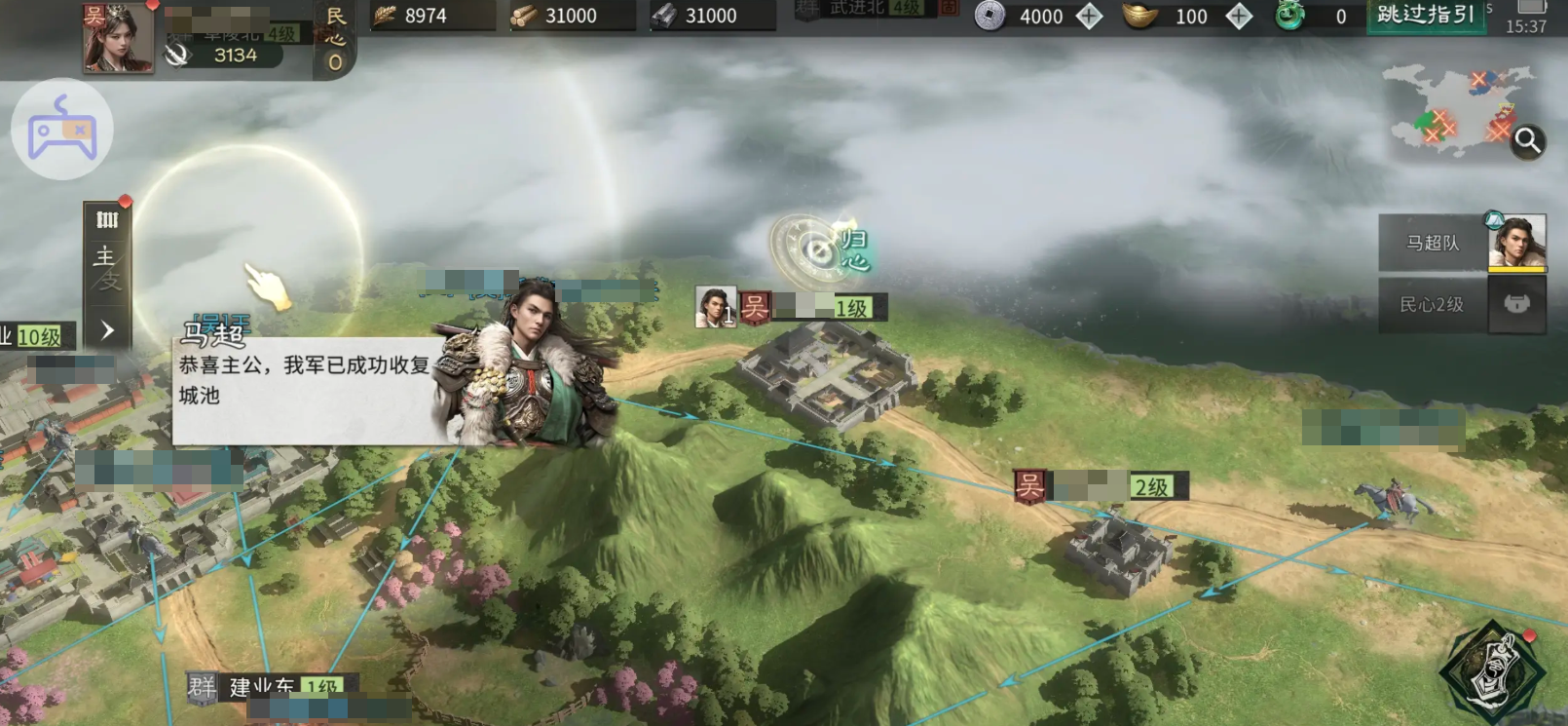This screenshot has width=1568, height=726.
Task: Select the 10级 city label
Action: (x=35, y=337)
